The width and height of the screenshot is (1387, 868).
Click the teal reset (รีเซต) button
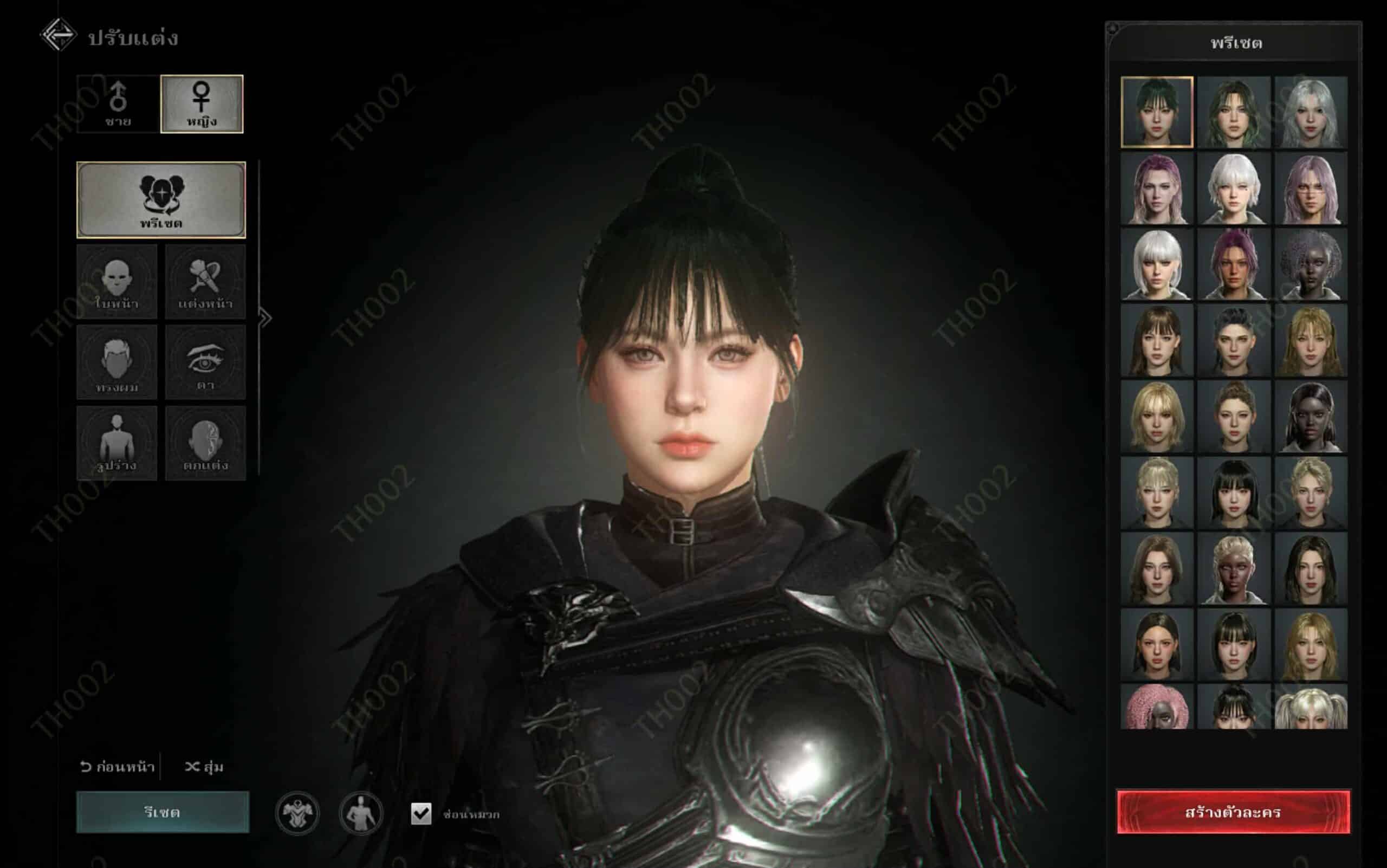click(163, 812)
